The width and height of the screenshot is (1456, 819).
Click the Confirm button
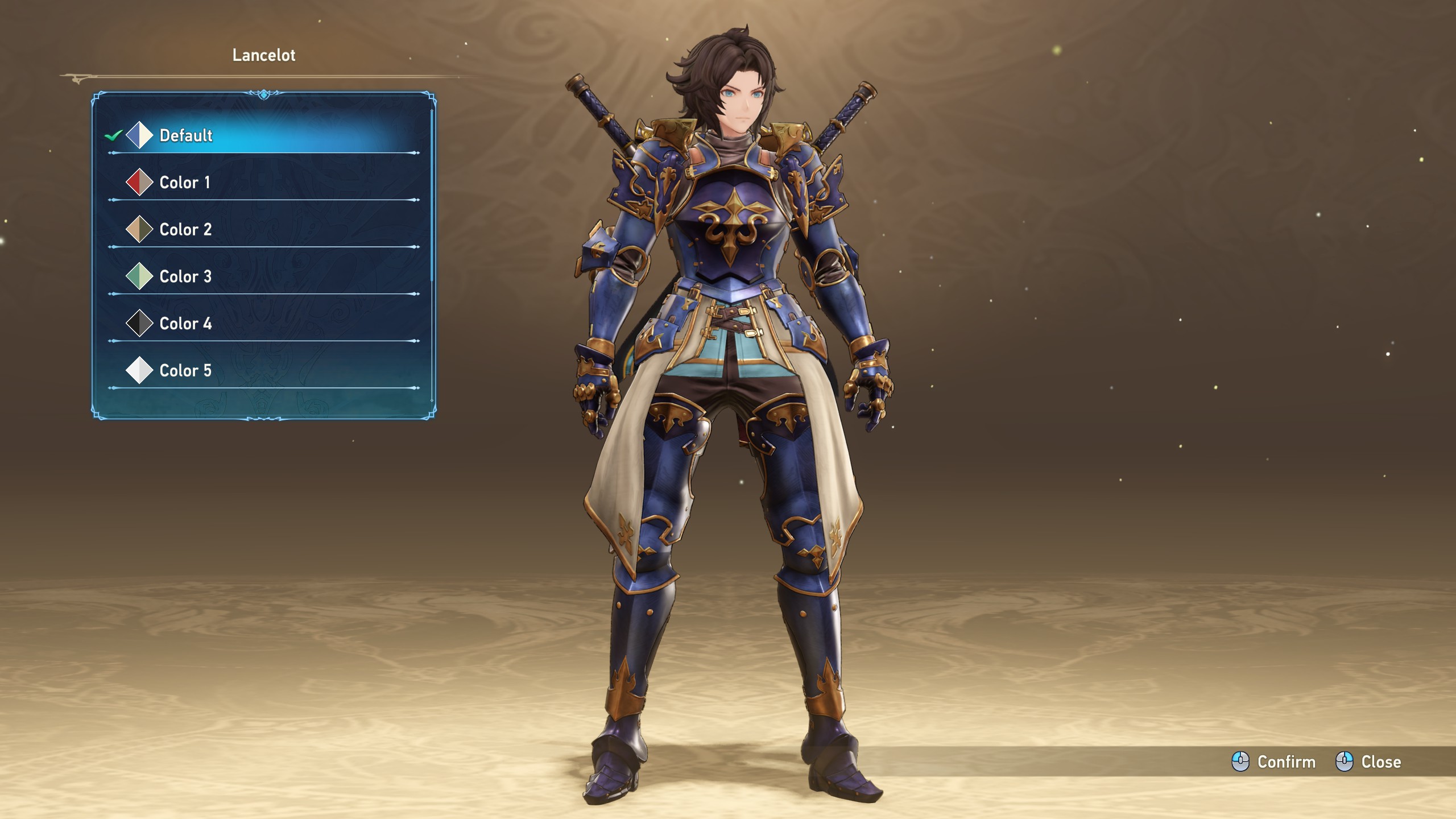(1274, 762)
